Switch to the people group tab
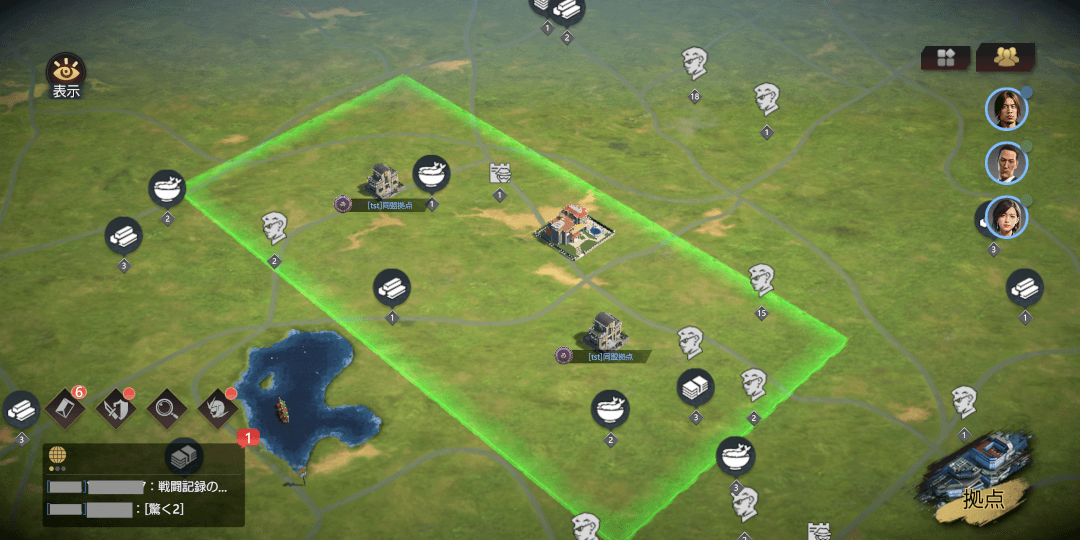This screenshot has width=1080, height=540. point(1005,57)
